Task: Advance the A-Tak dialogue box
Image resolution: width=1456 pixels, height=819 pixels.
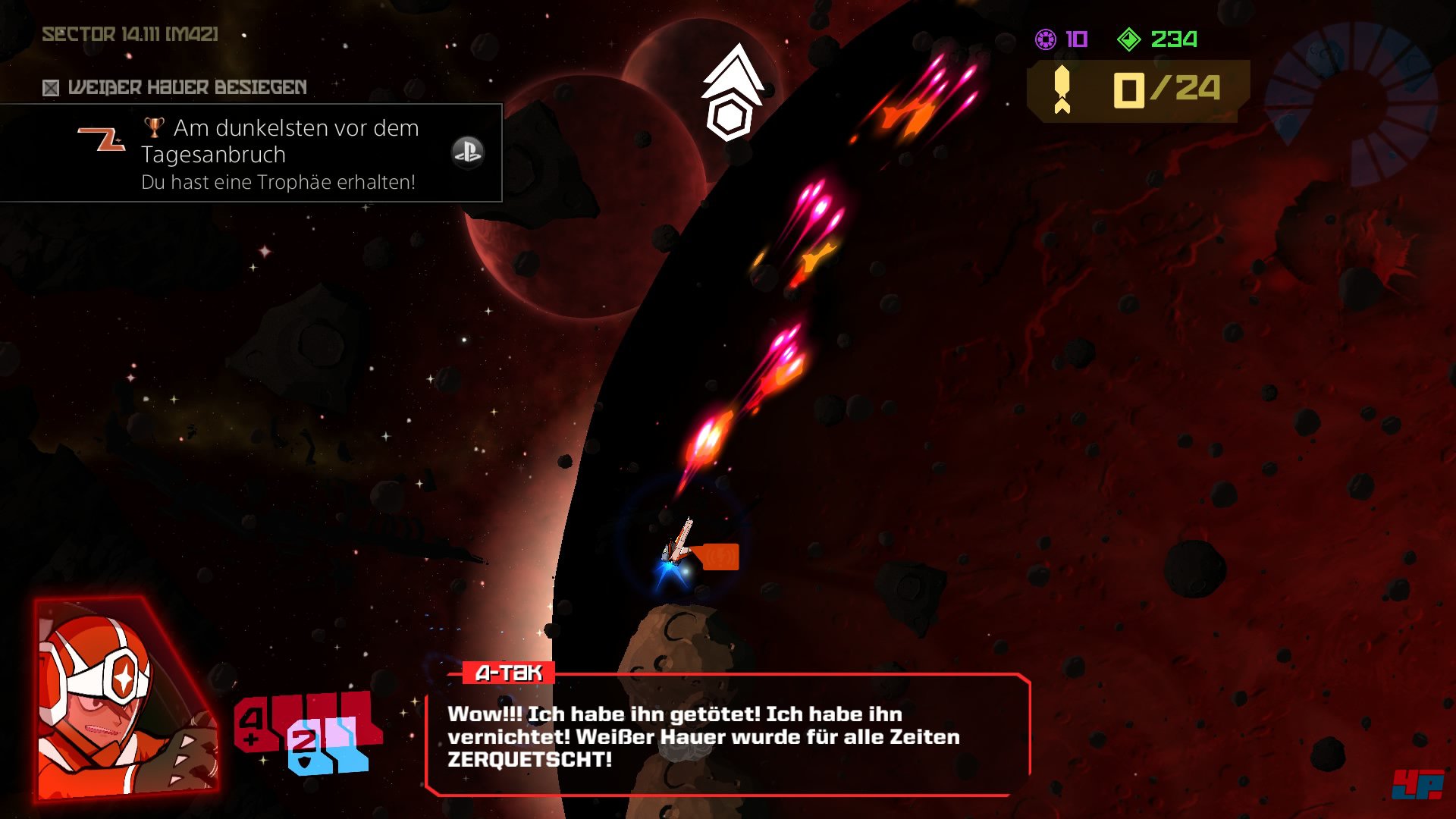Action: pos(728,736)
